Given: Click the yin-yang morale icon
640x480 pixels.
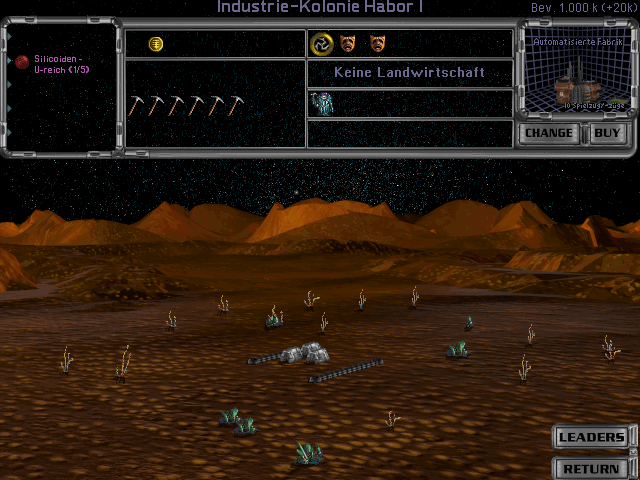Looking at the screenshot, I should pos(321,43).
